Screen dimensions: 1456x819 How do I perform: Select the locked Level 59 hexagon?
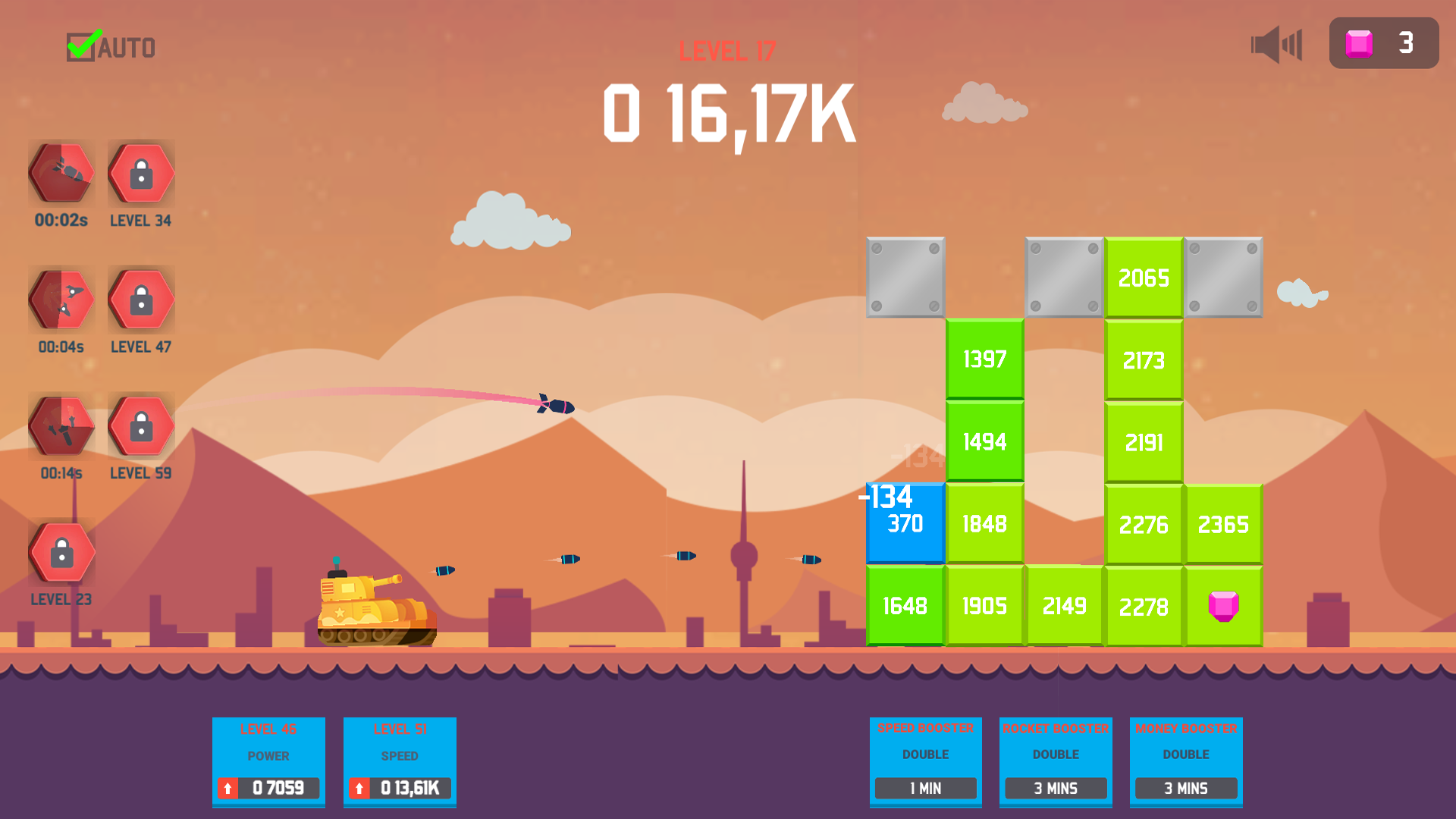140,425
